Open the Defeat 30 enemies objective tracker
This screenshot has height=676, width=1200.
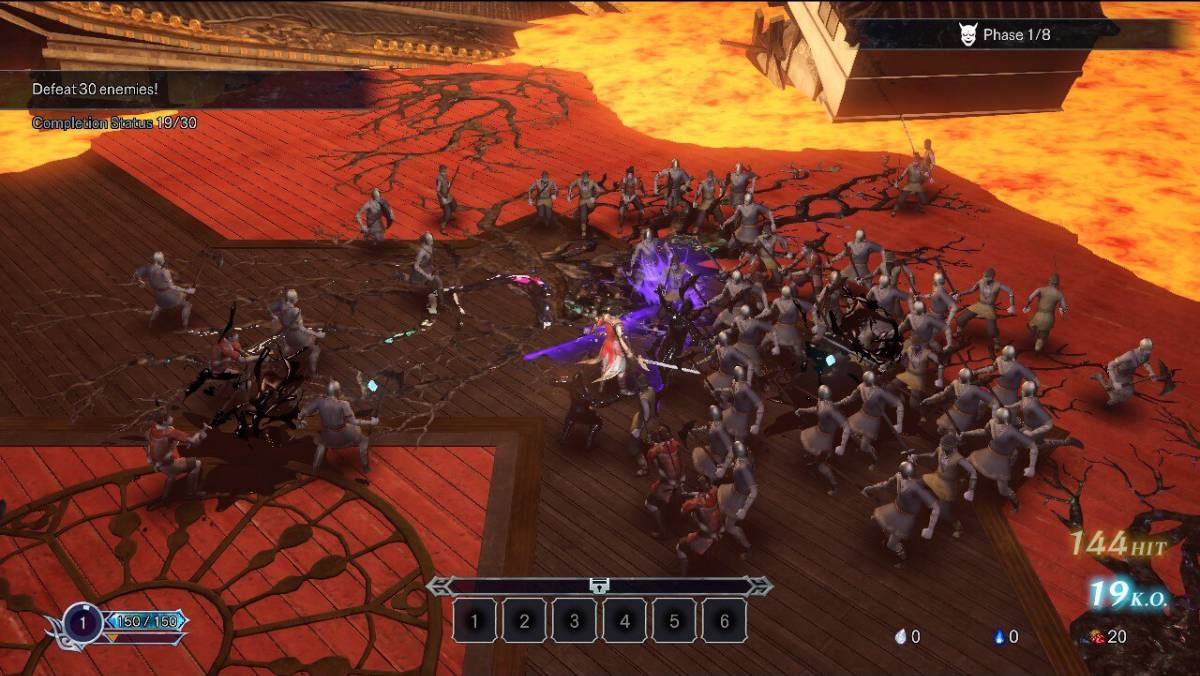tap(95, 89)
